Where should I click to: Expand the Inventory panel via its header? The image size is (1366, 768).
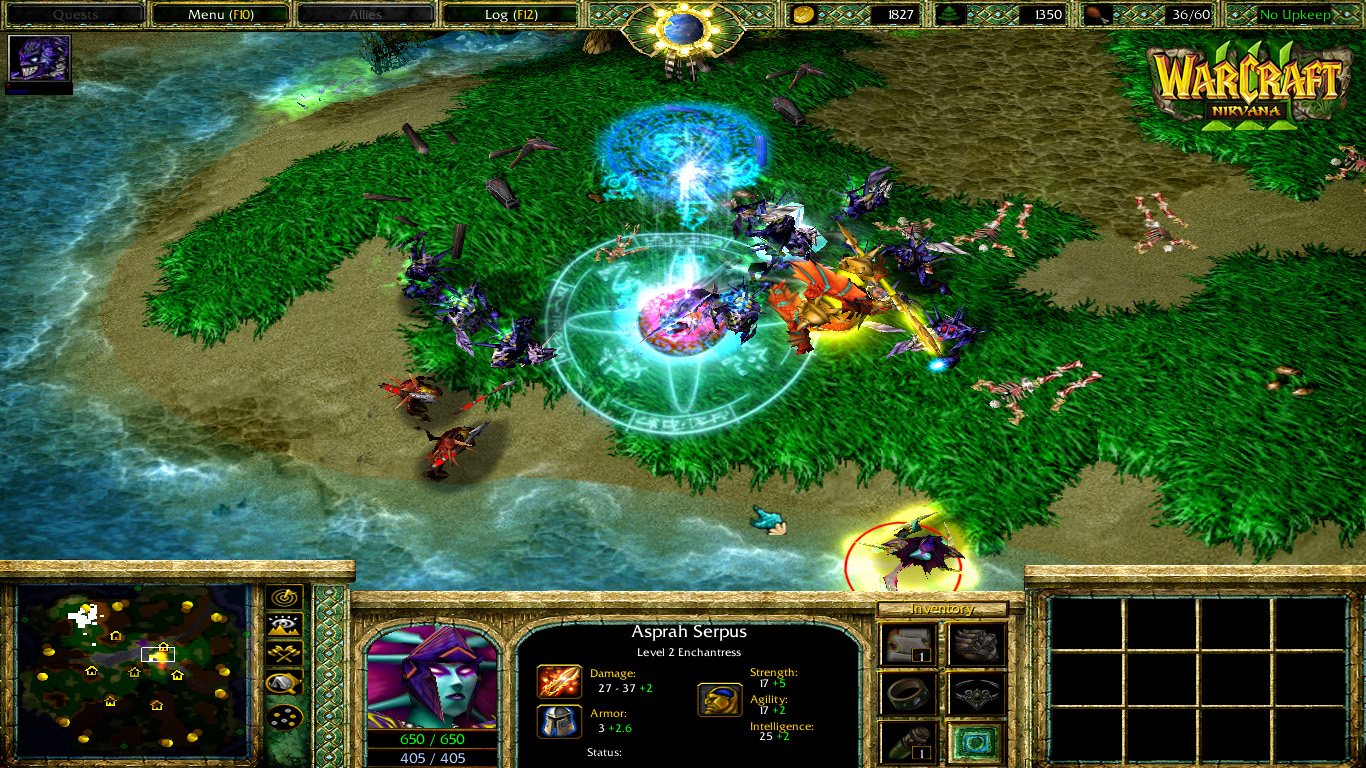[x=942, y=608]
